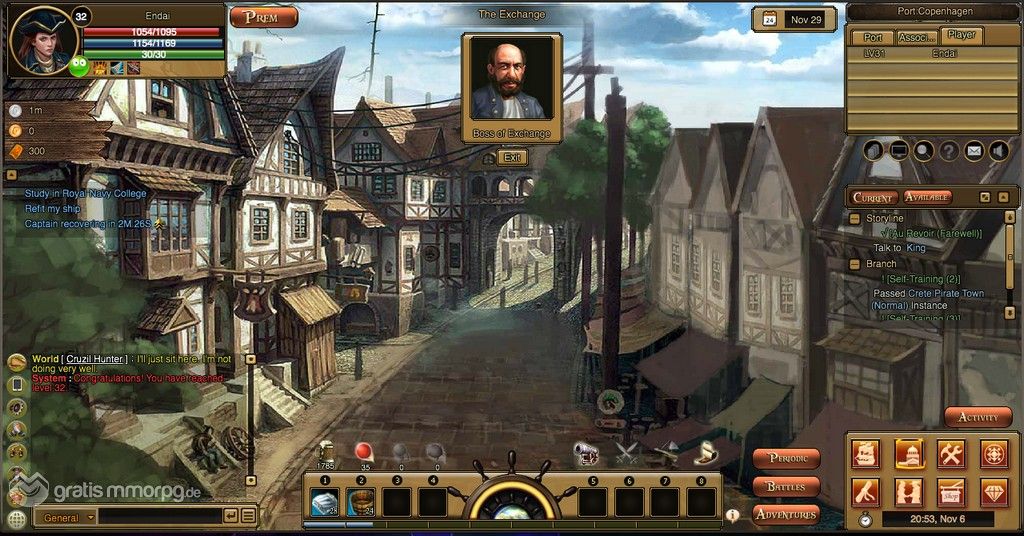Collapse the Storyline quest group
Screen dimensions: 1024x536
[x=855, y=218]
